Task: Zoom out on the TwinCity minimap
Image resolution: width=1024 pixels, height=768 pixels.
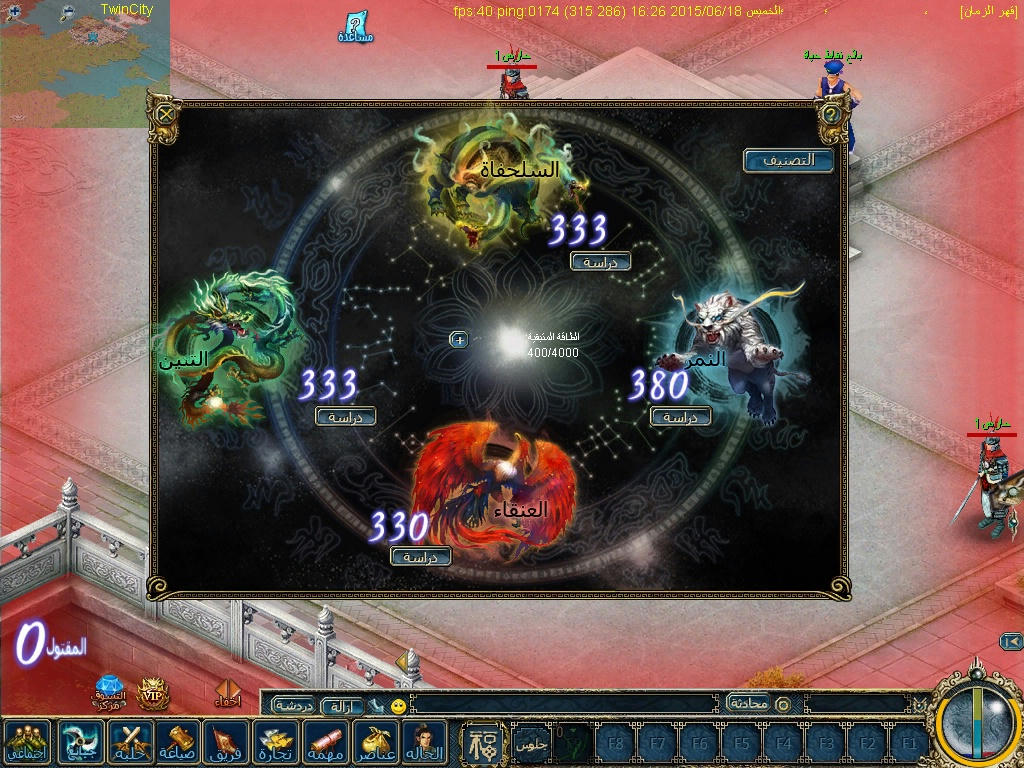Action: (x=68, y=12)
